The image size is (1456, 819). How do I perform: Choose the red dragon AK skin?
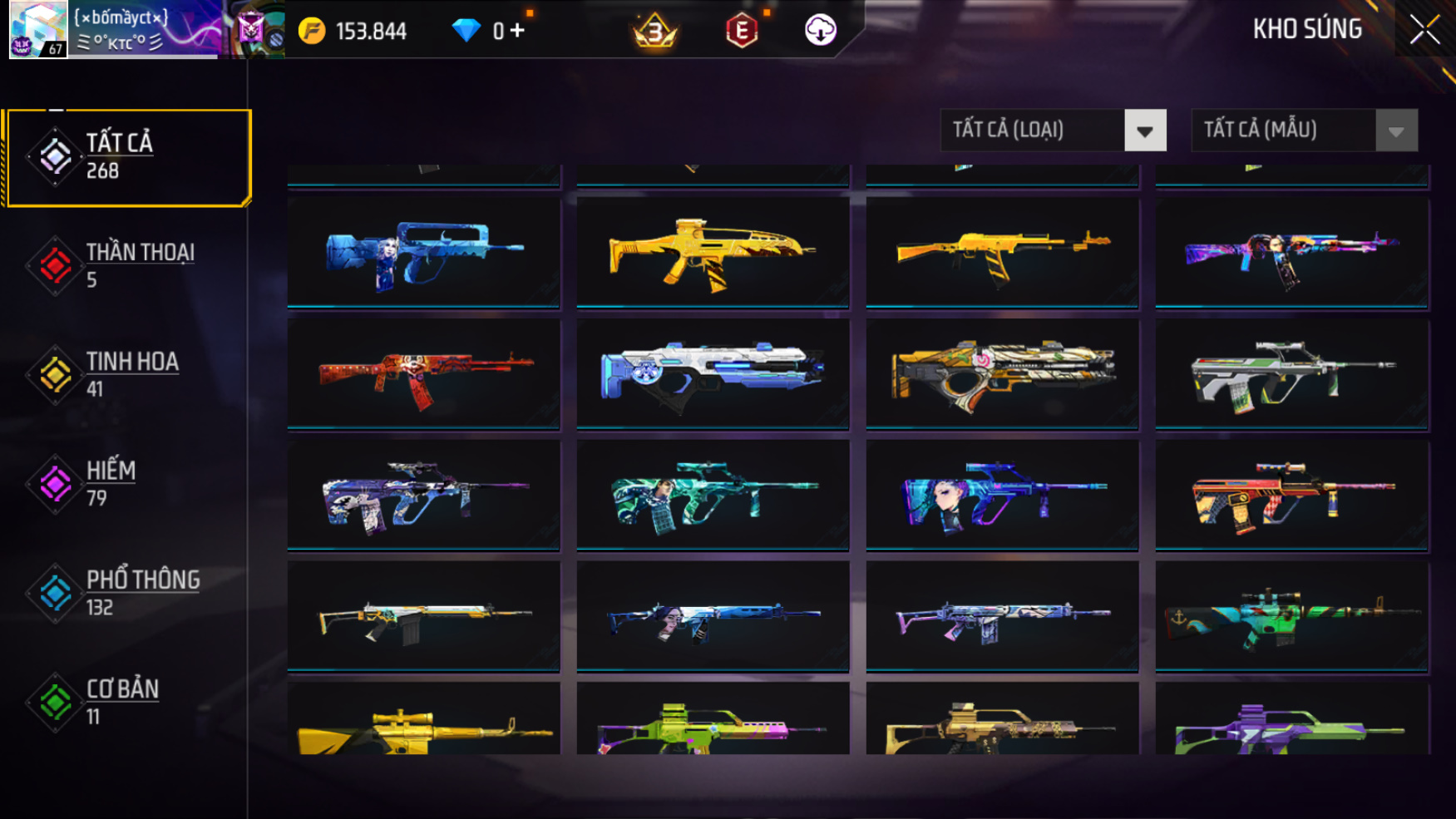[424, 373]
